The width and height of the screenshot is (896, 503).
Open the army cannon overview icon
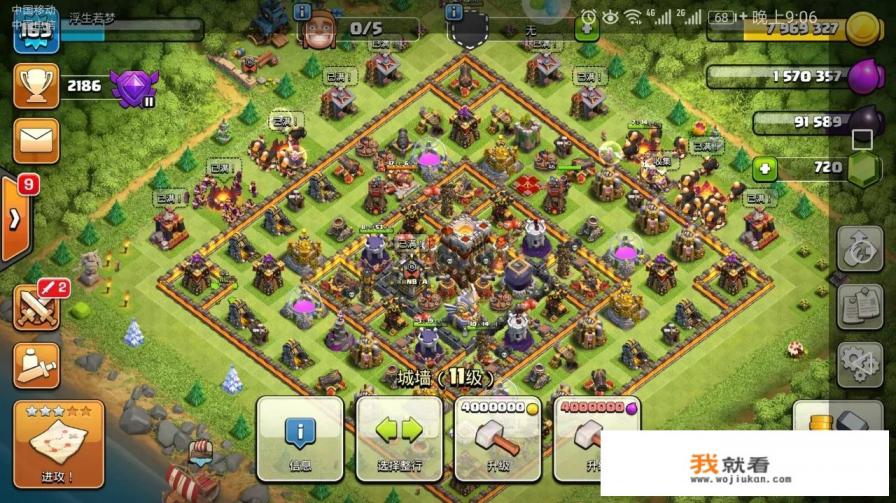(36, 366)
